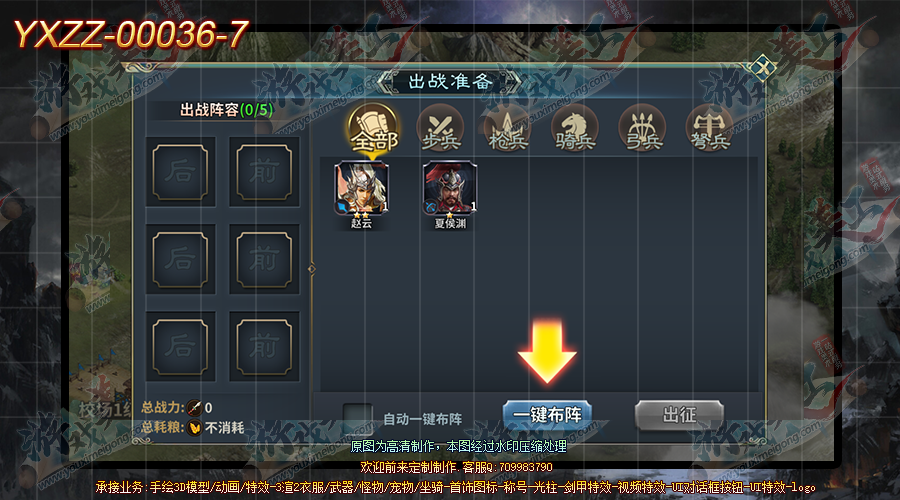The height and width of the screenshot is (500, 900).
Task: Select the 弓兵 archer tab
Action: [x=642, y=131]
